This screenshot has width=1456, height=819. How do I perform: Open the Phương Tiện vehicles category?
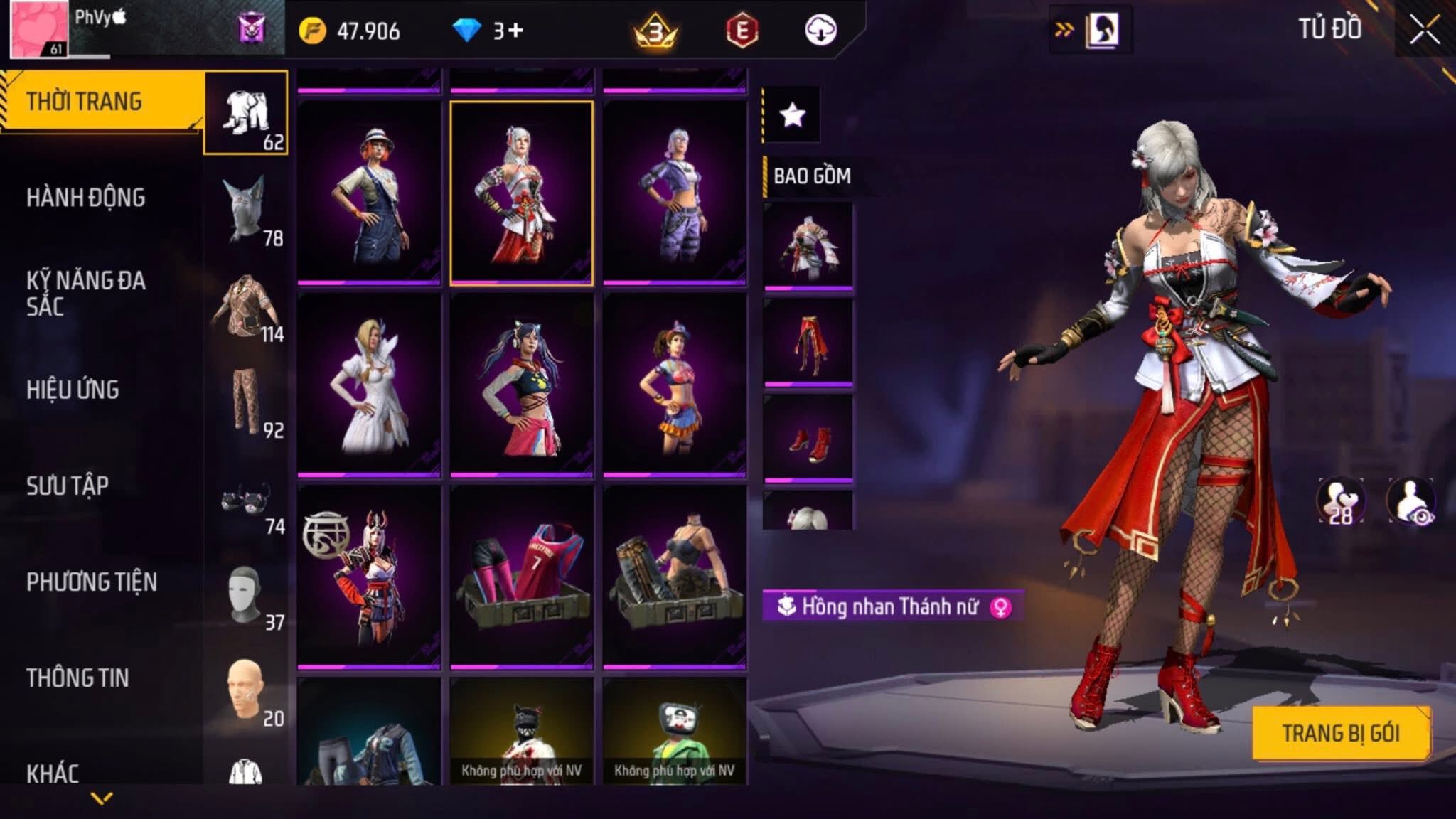tap(92, 582)
